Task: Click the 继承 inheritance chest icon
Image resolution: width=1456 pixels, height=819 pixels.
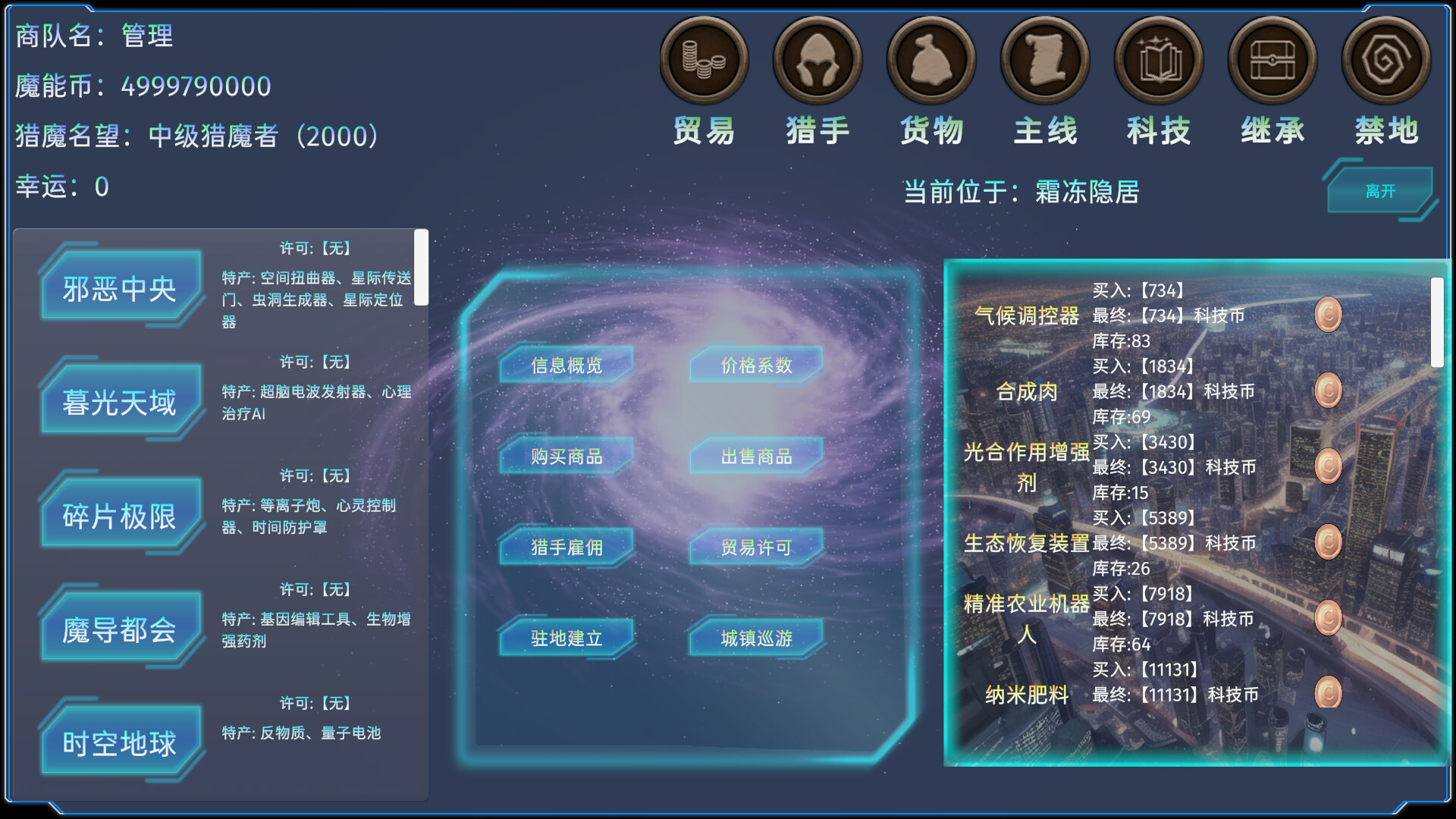Action: pyautogui.click(x=1272, y=59)
